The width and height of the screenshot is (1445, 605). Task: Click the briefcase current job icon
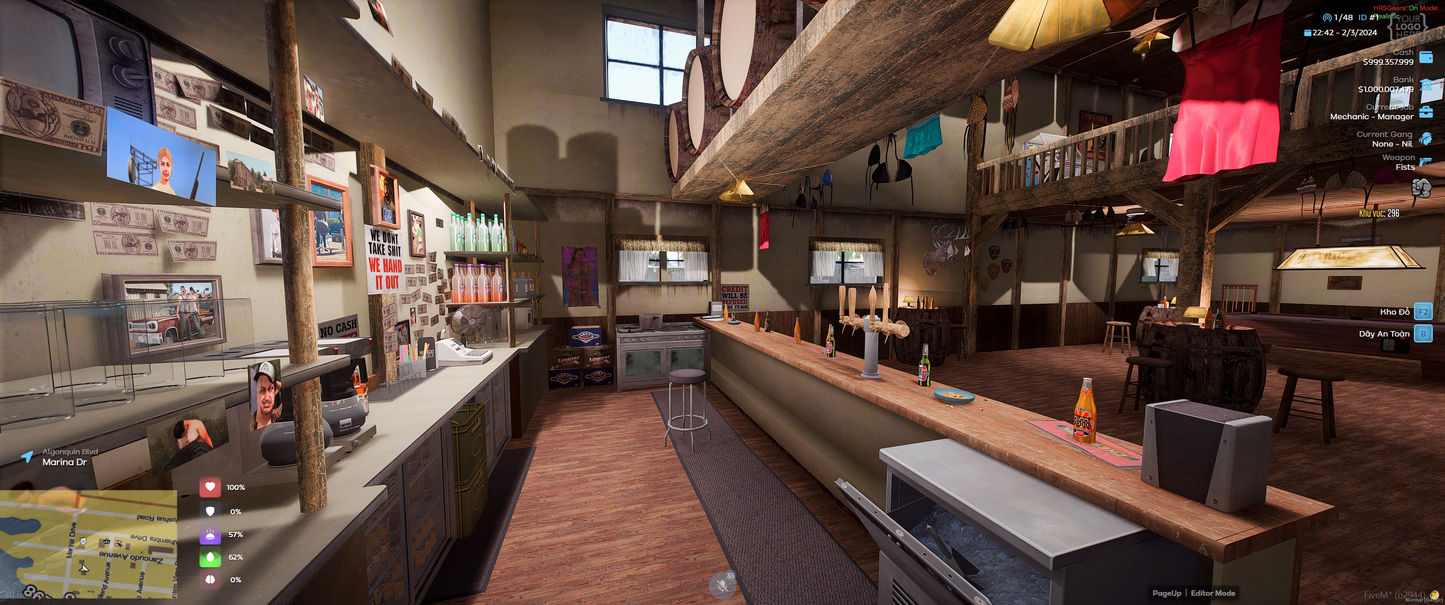tap(1426, 111)
